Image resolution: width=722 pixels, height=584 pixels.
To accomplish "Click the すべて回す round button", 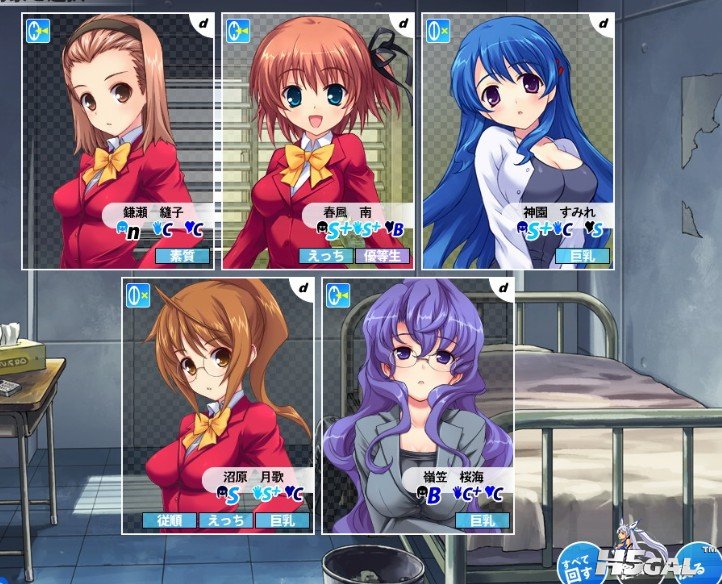I will tap(578, 560).
